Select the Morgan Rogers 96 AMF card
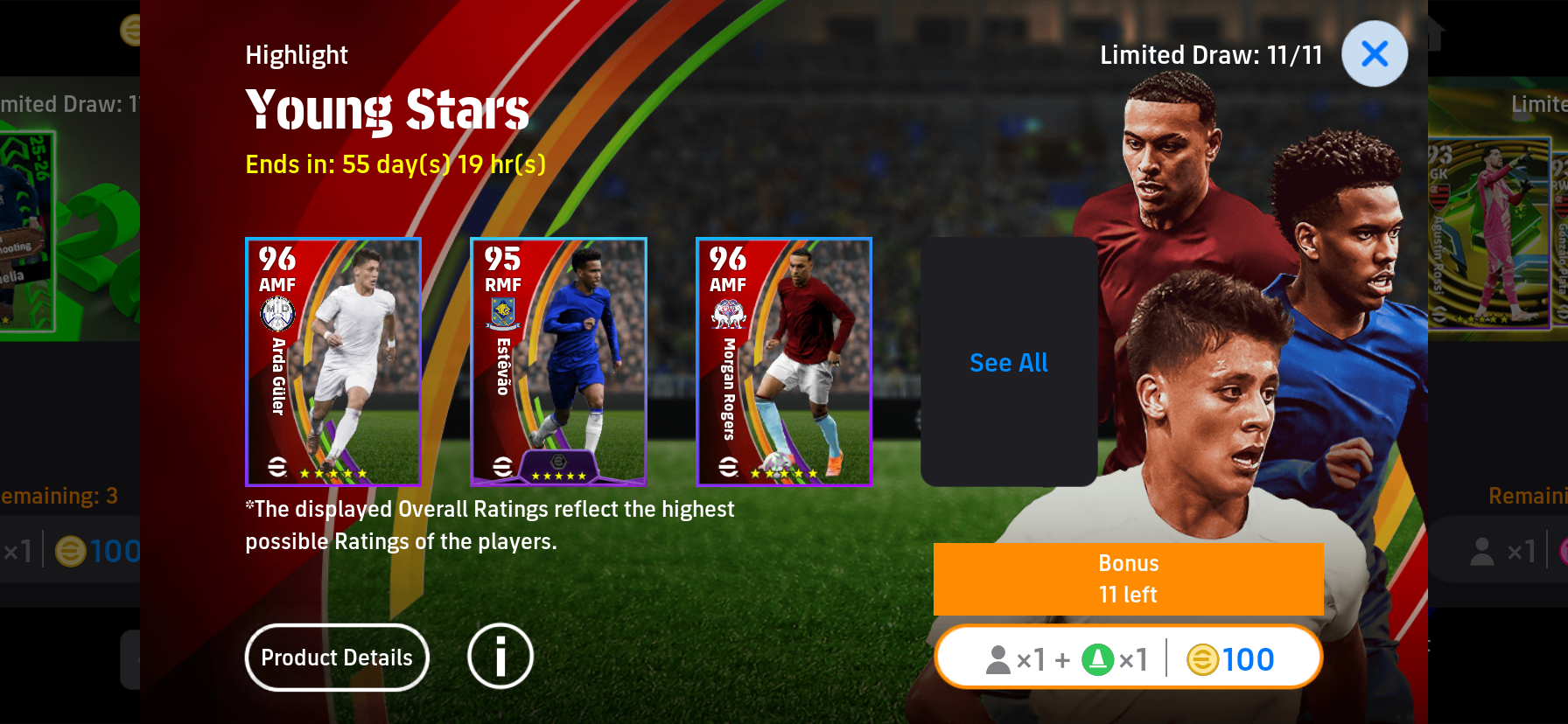1568x724 pixels. pos(784,362)
